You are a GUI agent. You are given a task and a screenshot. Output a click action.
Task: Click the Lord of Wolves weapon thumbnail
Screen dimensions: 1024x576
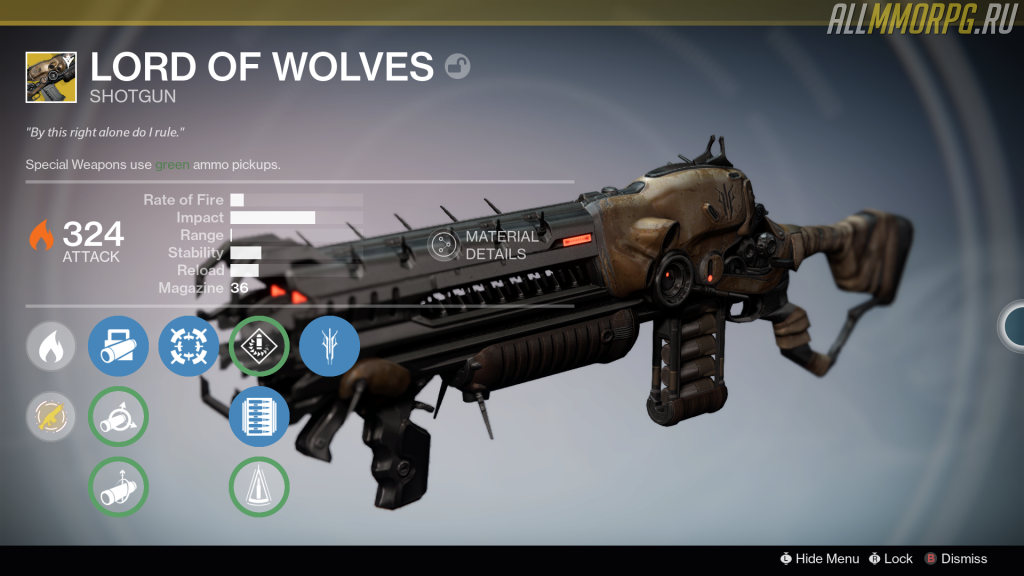point(52,77)
